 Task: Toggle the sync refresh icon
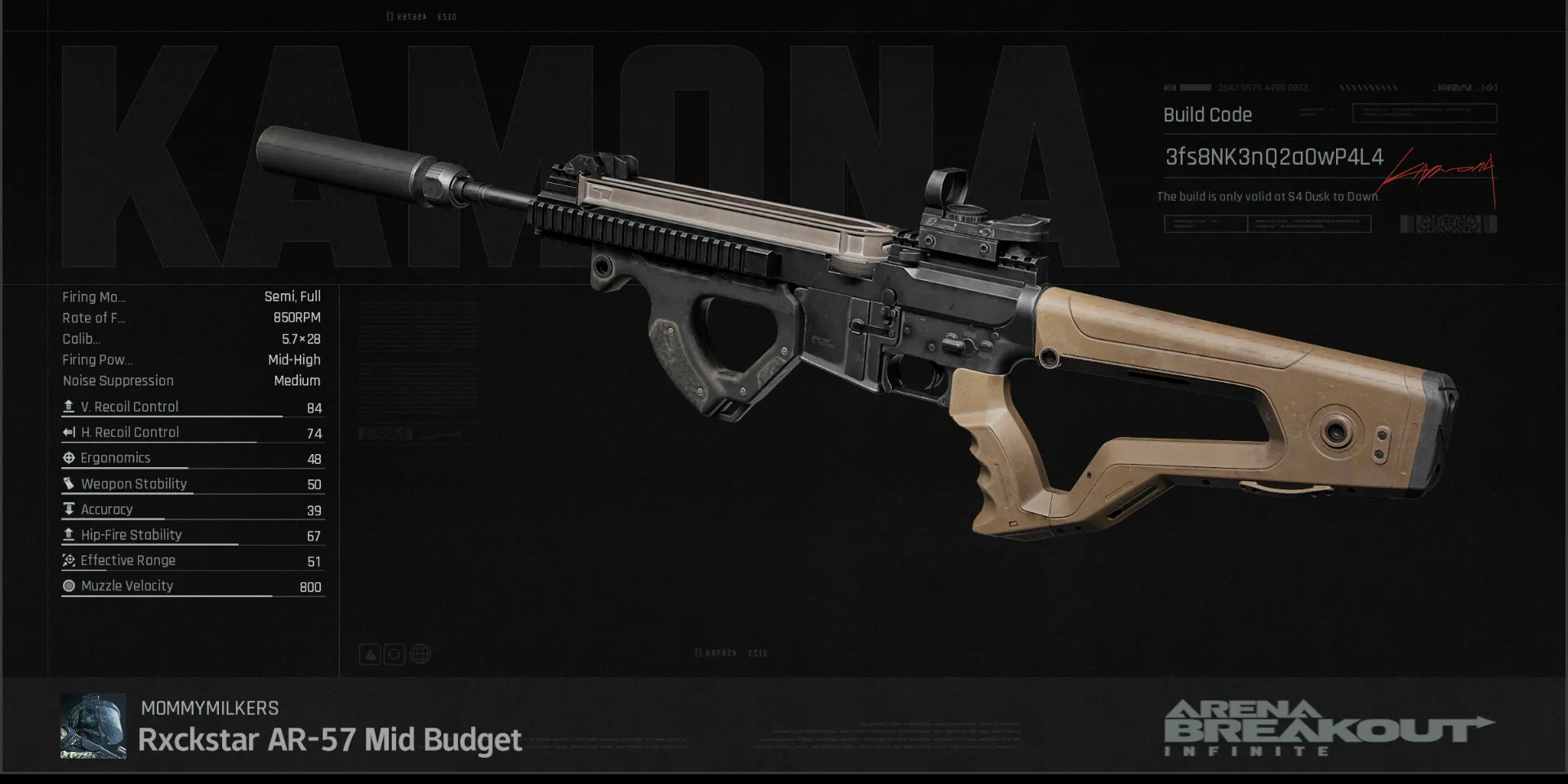[394, 653]
